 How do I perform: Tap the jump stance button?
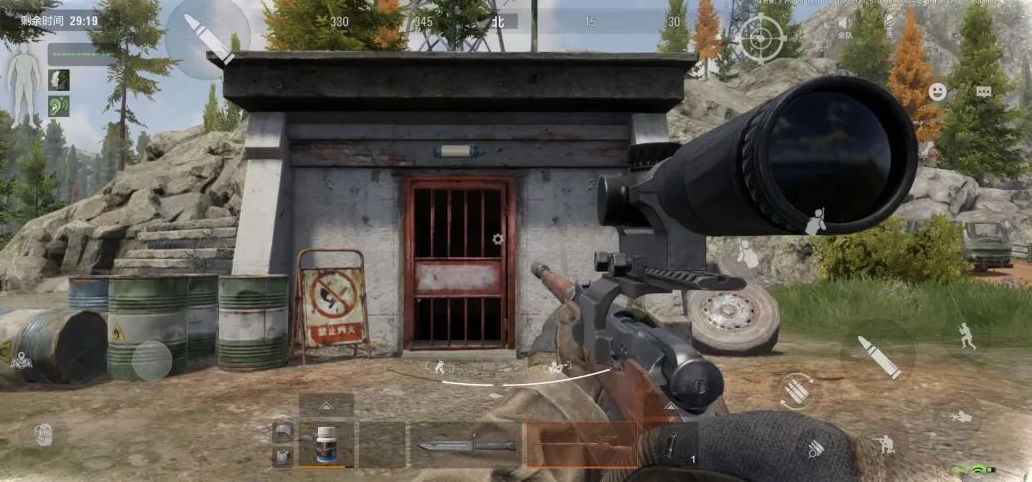pos(967,336)
